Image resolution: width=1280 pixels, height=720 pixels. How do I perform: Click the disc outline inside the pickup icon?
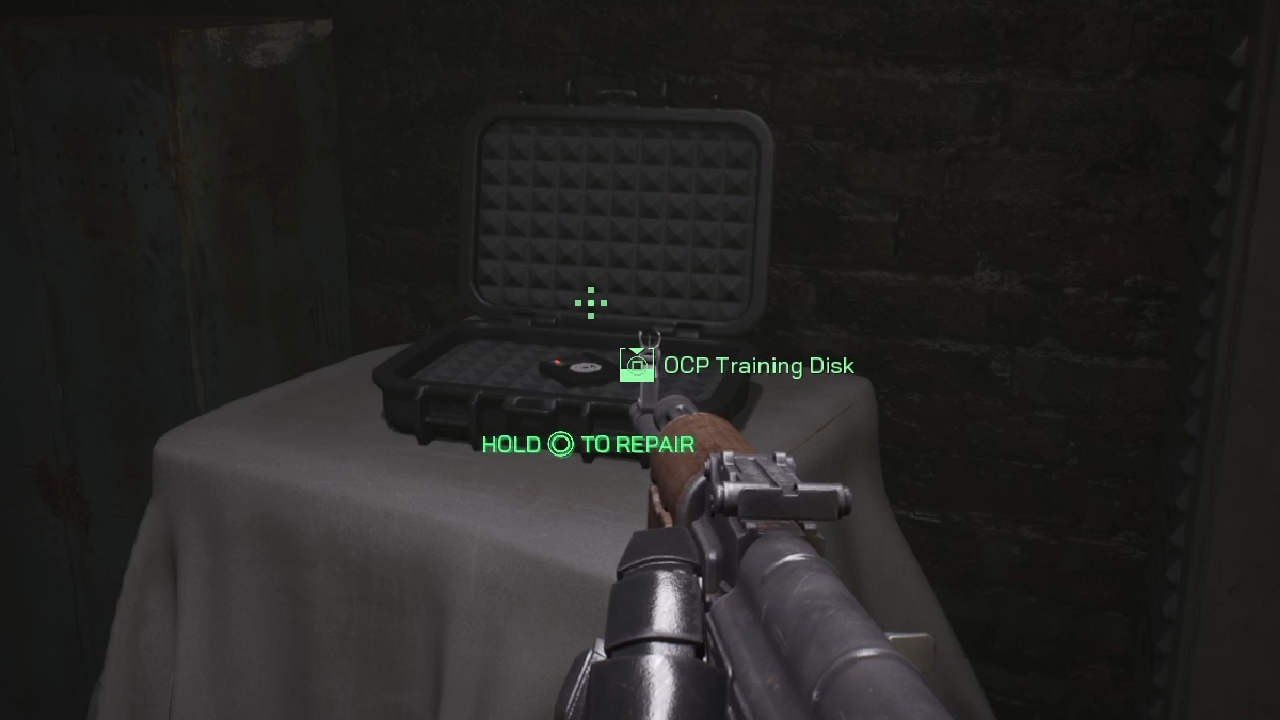click(637, 366)
